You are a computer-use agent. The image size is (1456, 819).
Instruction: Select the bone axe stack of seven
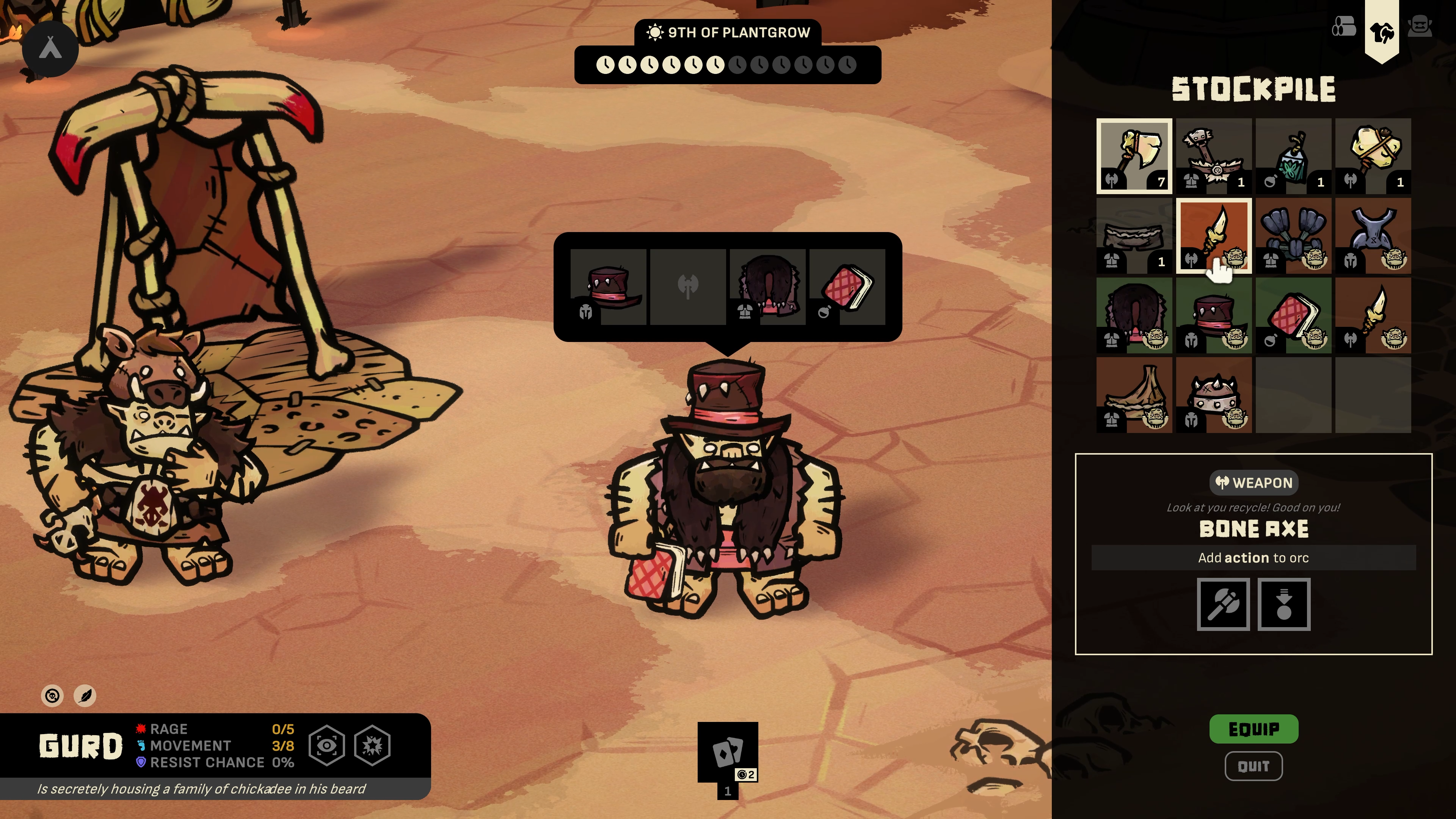[x=1134, y=156]
